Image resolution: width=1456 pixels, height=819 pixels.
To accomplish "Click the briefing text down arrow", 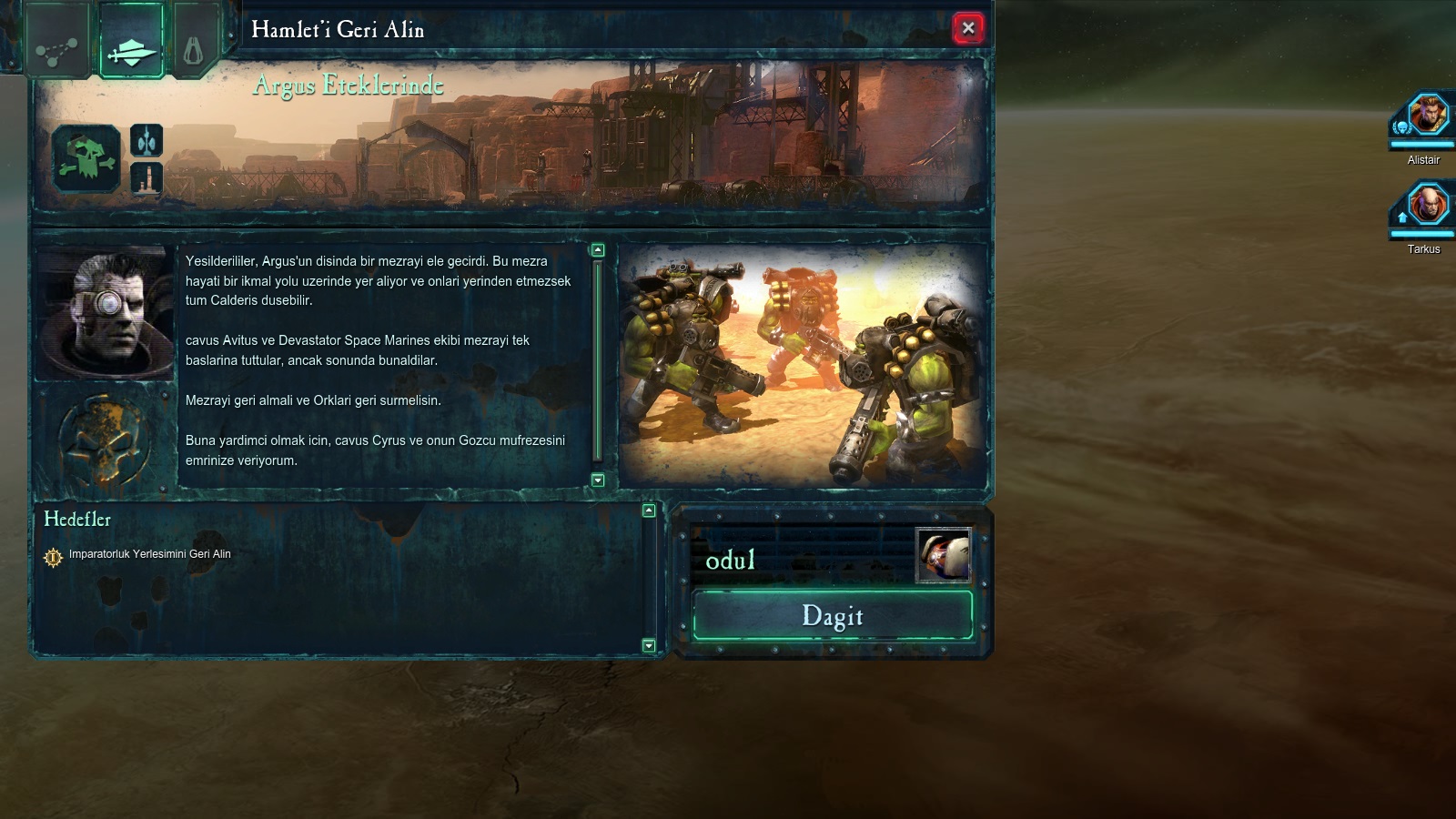I will coord(598,480).
